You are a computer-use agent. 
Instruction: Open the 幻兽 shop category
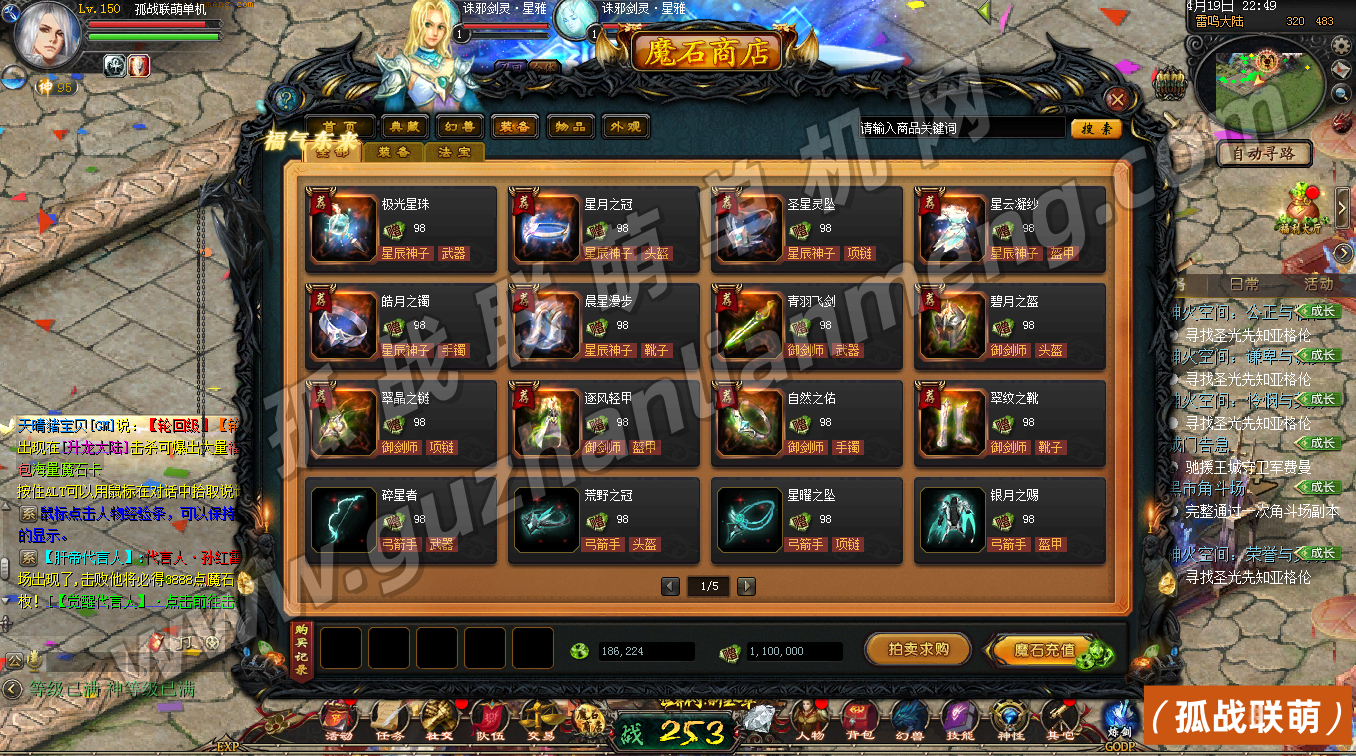coord(461,127)
